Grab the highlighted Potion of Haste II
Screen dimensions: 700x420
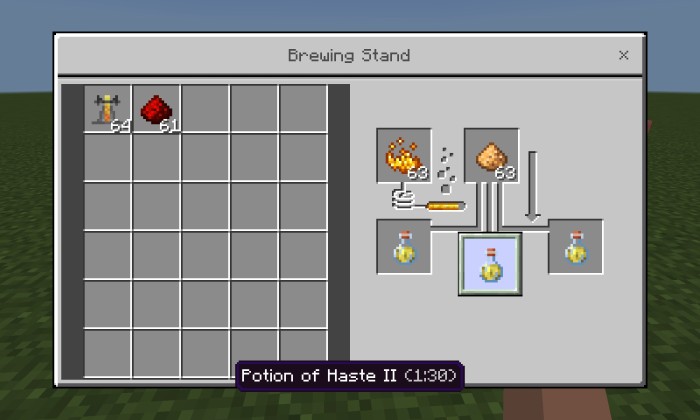click(490, 263)
